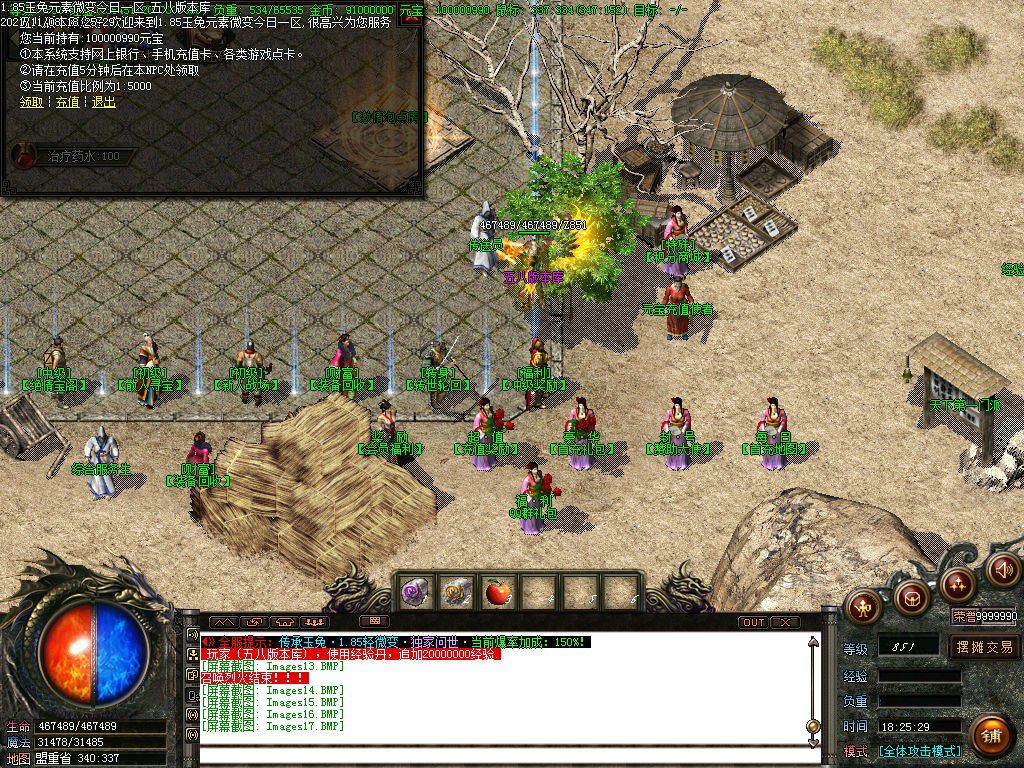Image resolution: width=1024 pixels, height=768 pixels.
Task: Use the orange scroll in the hotbar
Action: tap(457, 593)
